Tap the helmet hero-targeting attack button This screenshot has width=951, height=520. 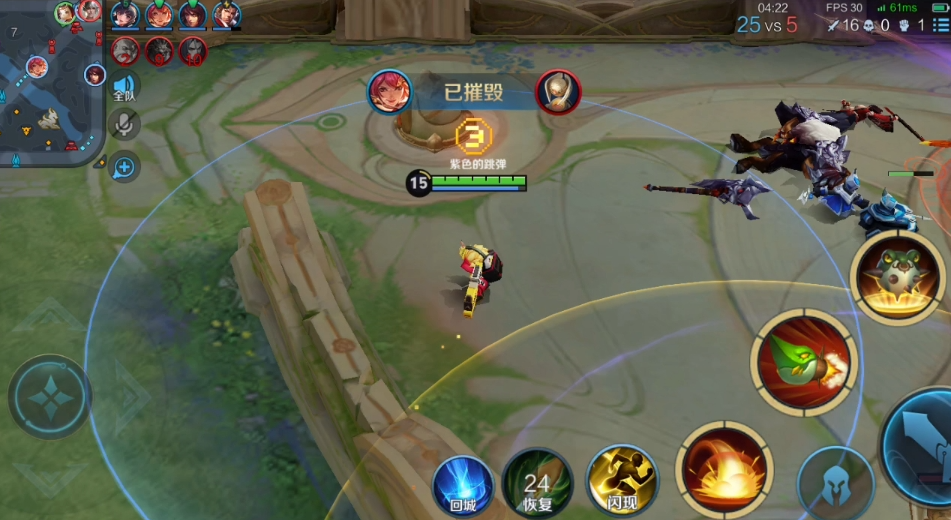click(834, 484)
